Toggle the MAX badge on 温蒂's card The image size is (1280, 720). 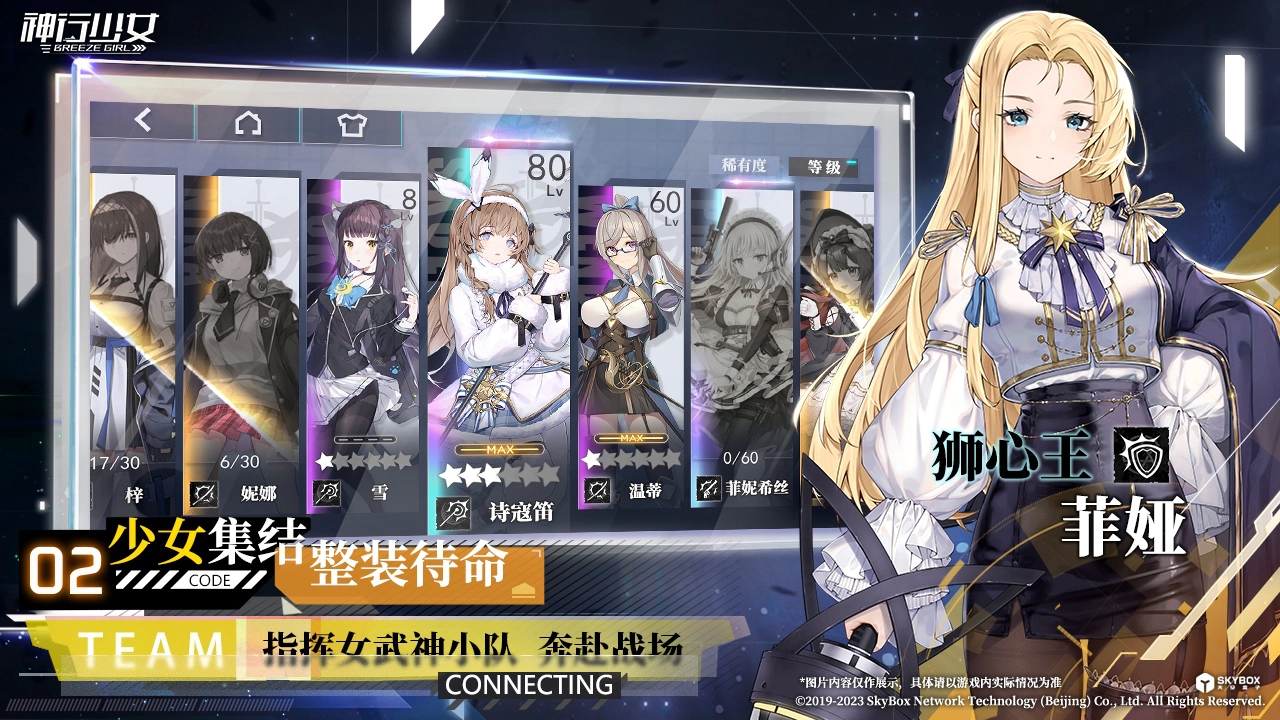pyautogui.click(x=631, y=437)
